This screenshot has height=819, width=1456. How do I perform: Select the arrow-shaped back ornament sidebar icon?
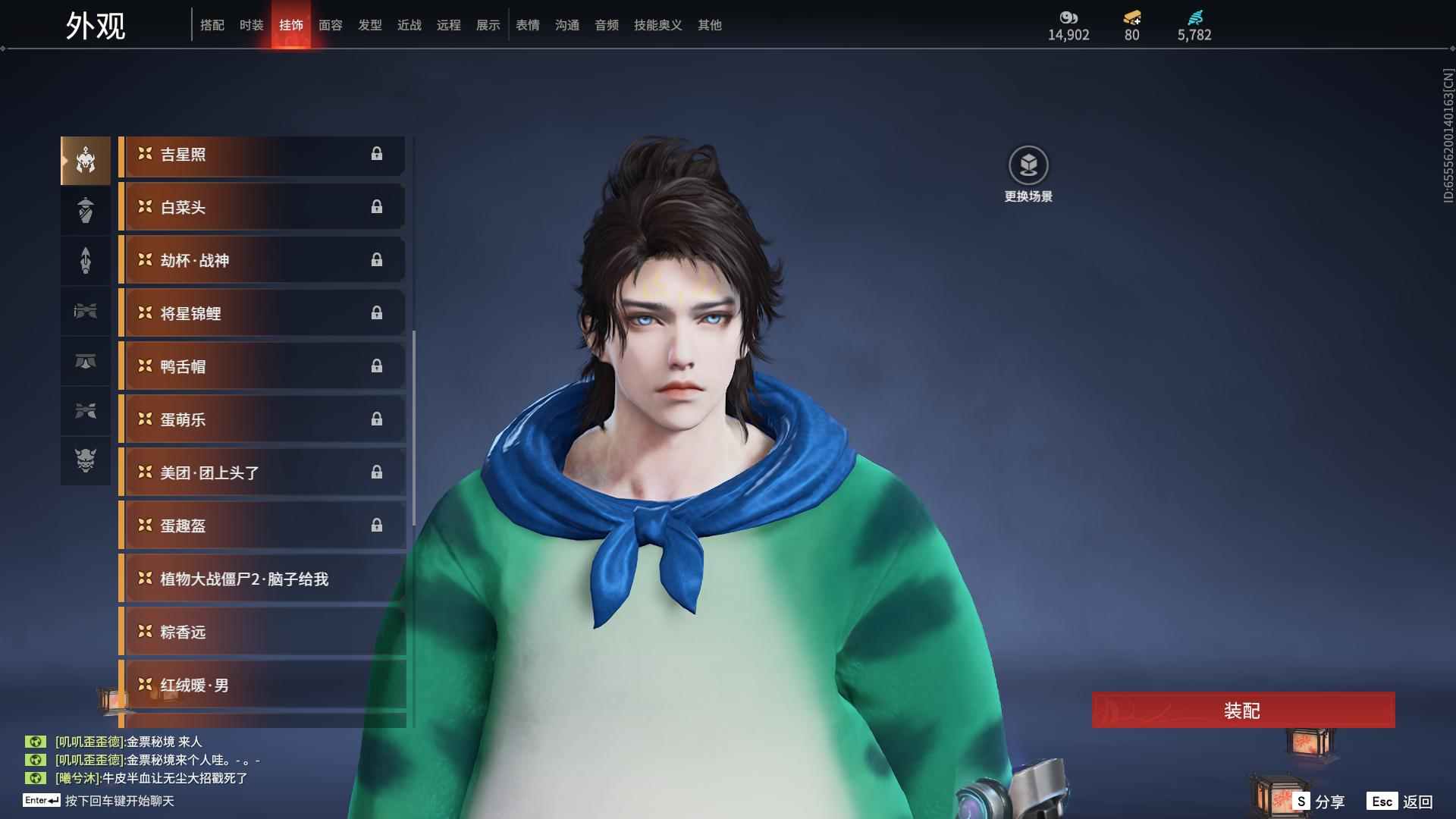tap(85, 260)
